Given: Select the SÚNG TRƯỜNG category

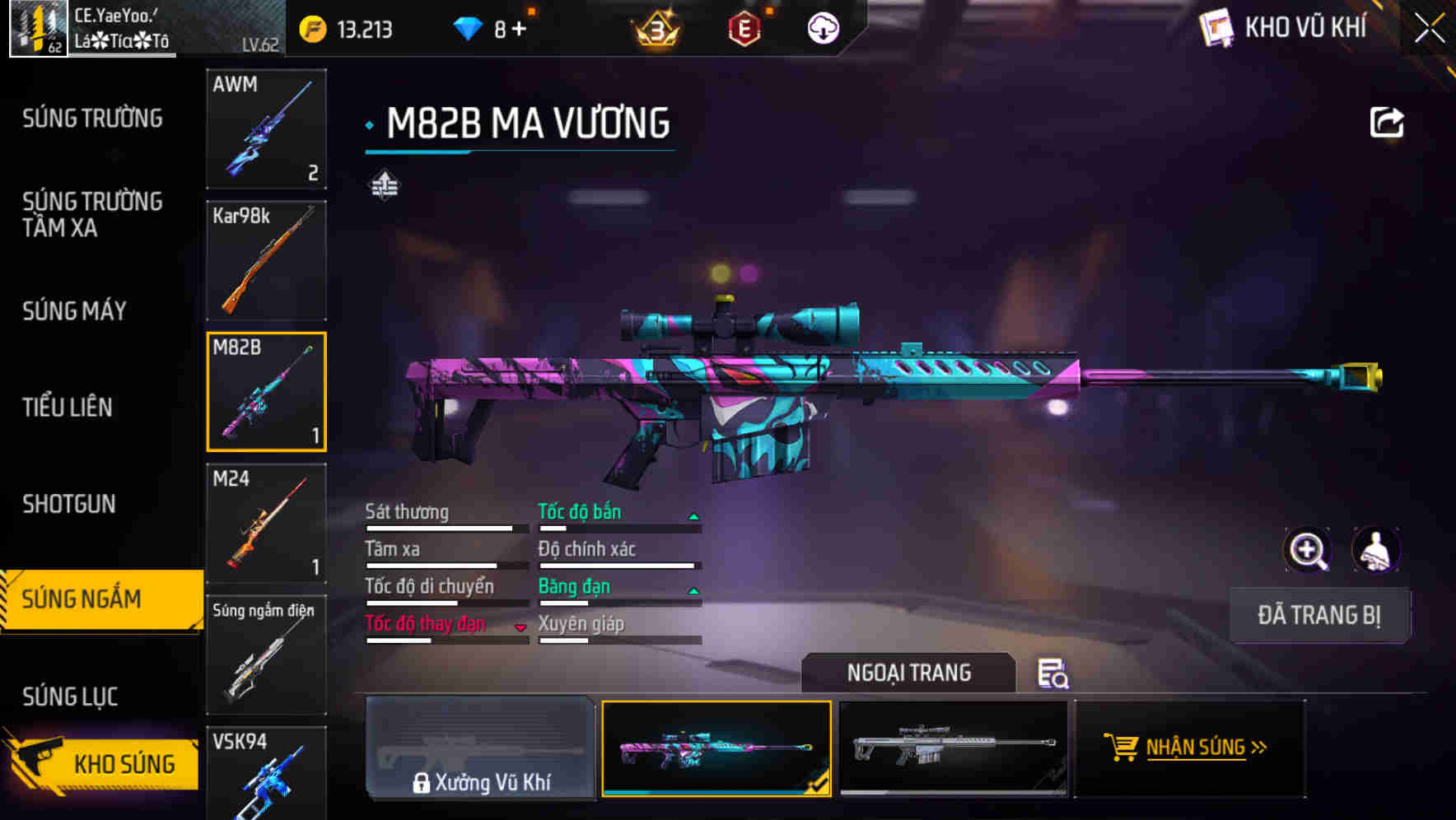Looking at the screenshot, I should (x=92, y=118).
